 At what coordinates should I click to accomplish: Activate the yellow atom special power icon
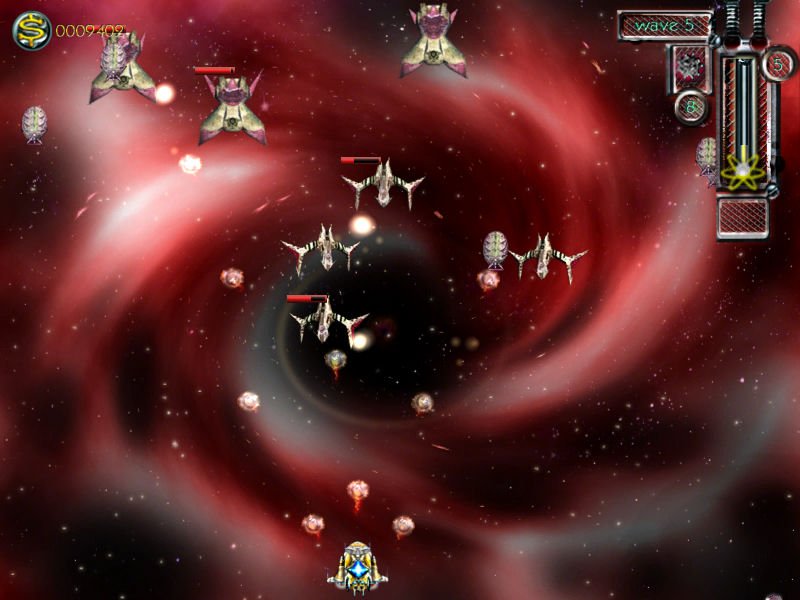(x=743, y=170)
